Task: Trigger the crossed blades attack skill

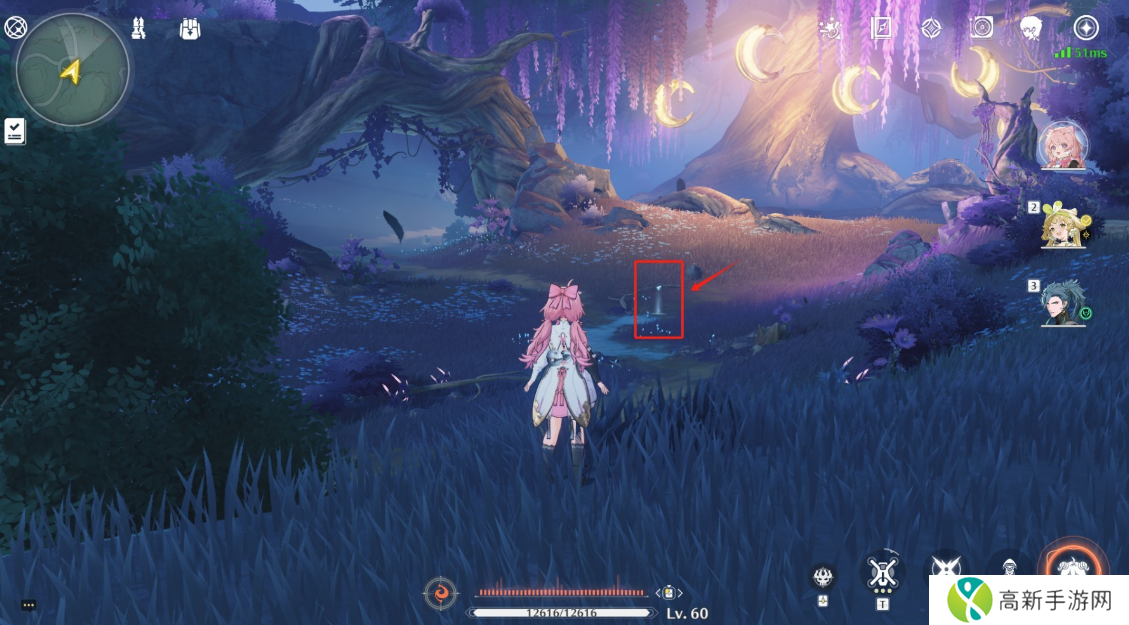Action: [945, 568]
